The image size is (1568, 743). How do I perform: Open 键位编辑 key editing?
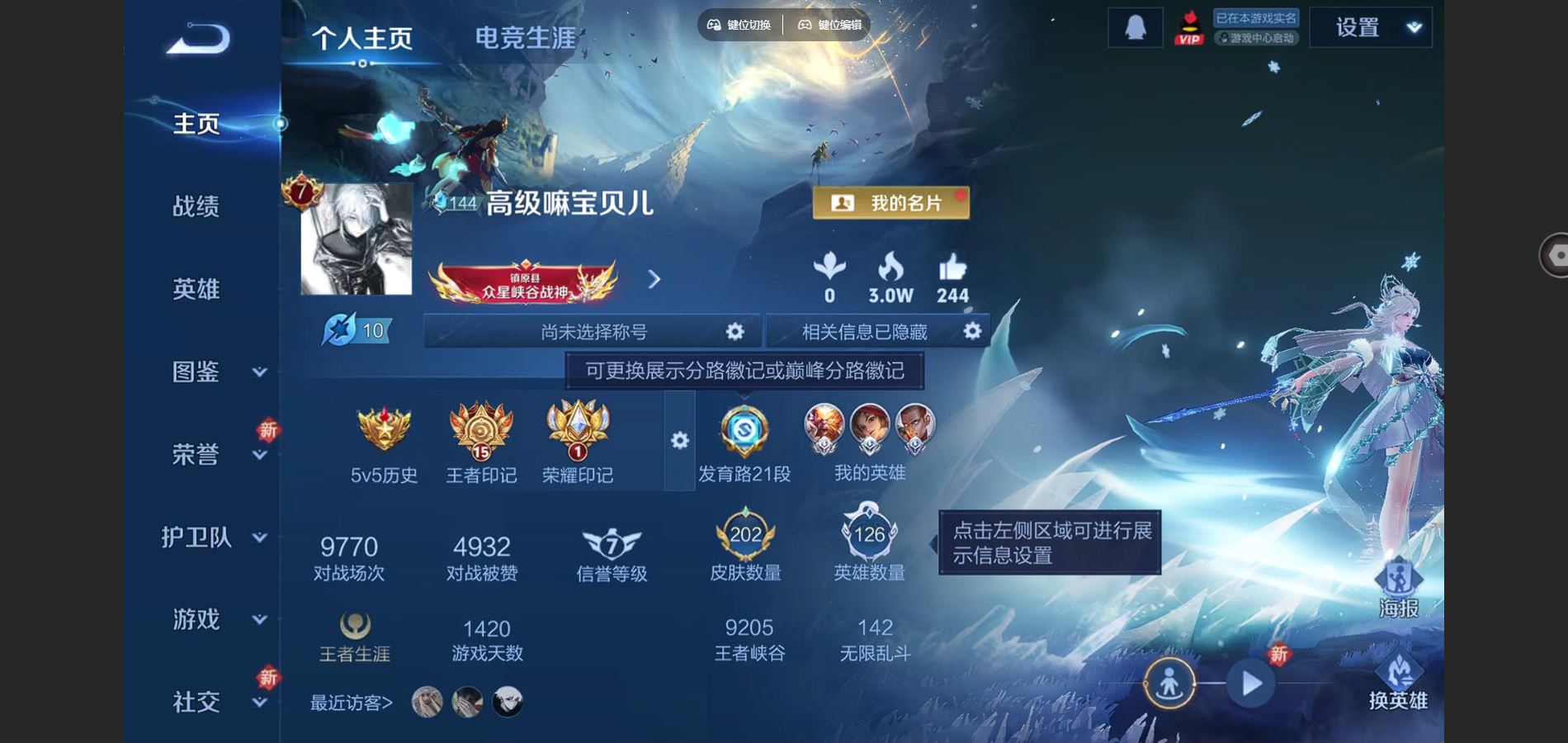(x=829, y=25)
